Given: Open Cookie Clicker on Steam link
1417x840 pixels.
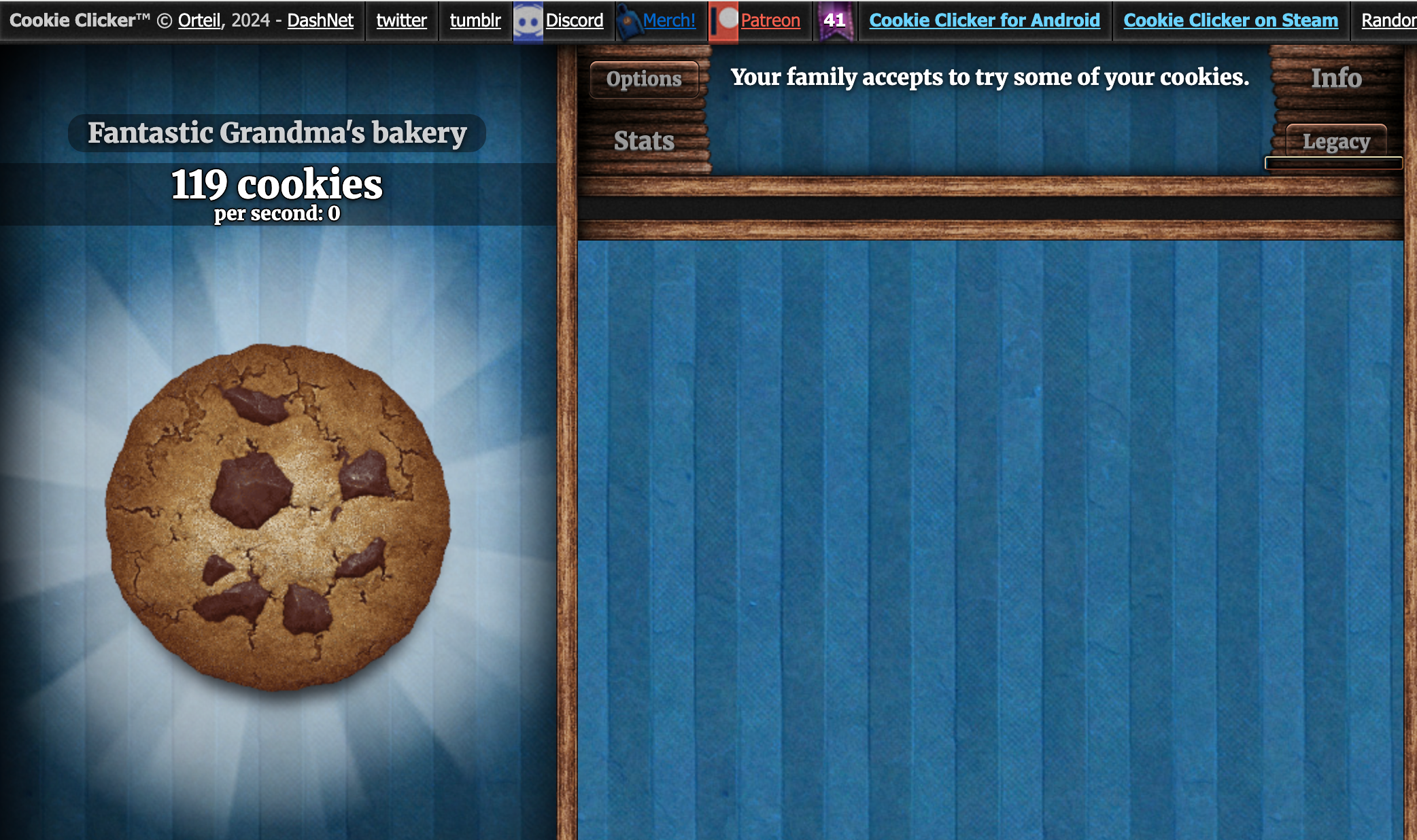Looking at the screenshot, I should pyautogui.click(x=1231, y=20).
